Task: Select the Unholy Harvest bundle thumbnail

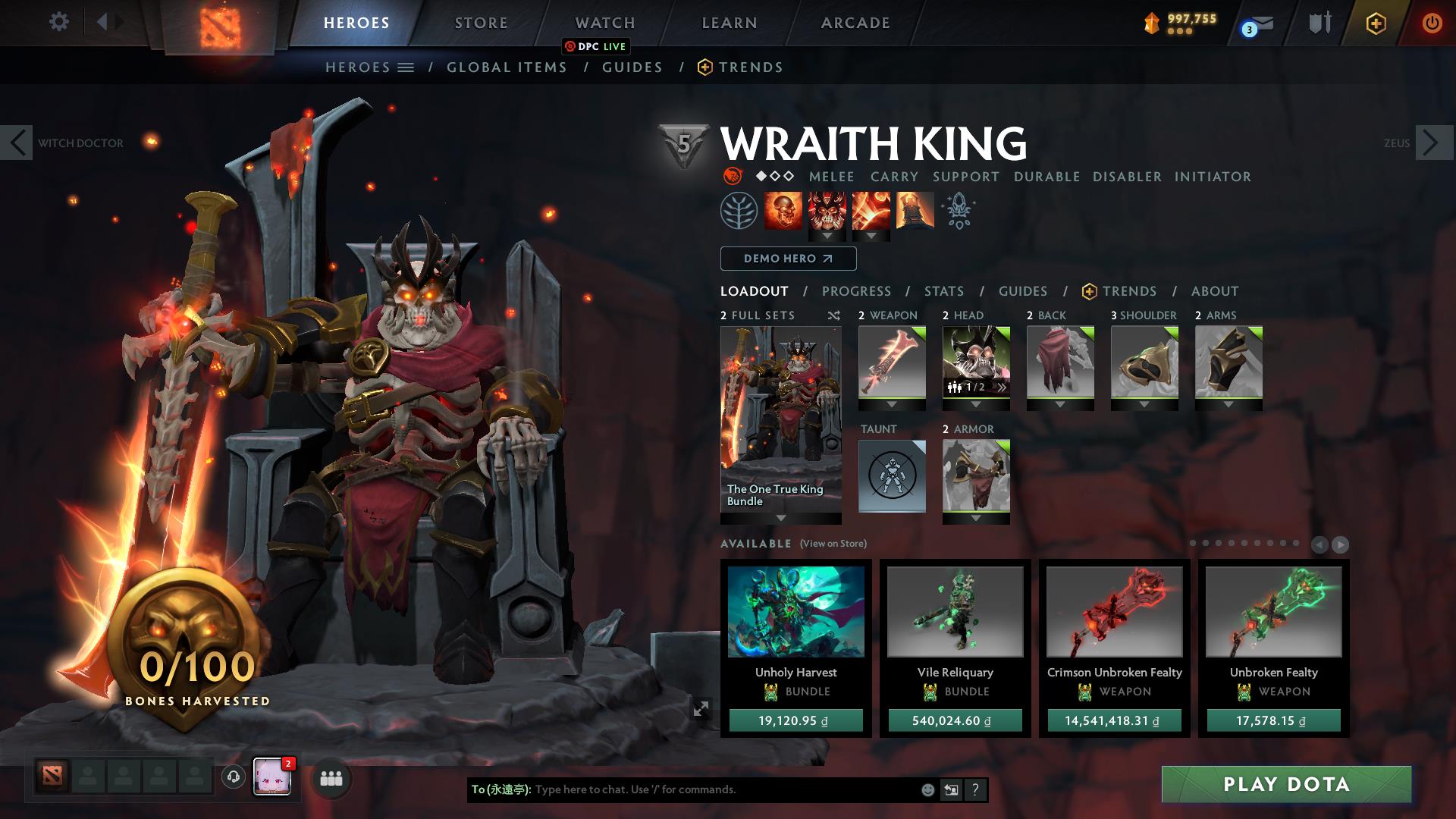Action: click(x=795, y=614)
